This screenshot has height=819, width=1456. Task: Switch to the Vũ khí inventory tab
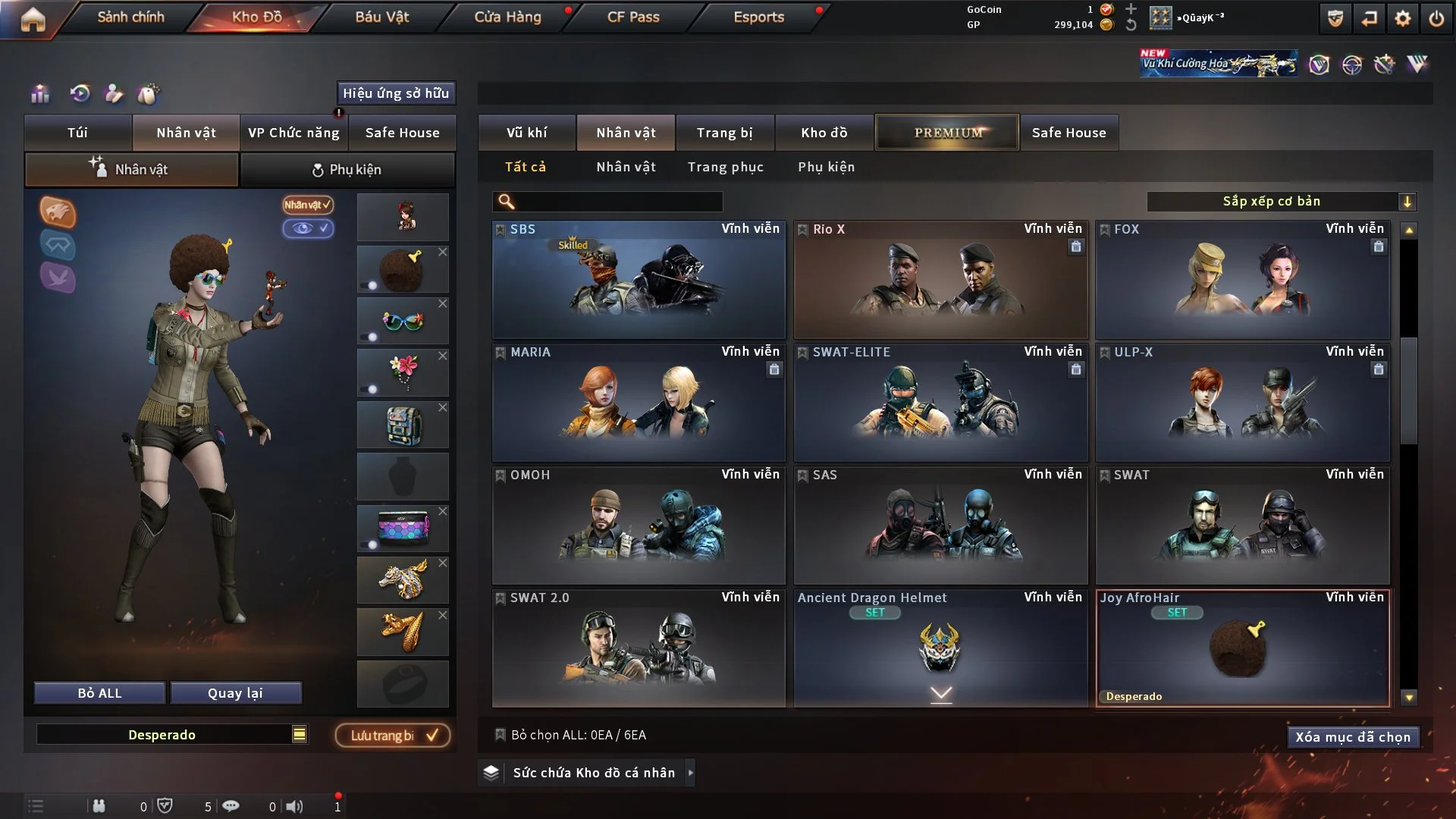[x=526, y=133]
